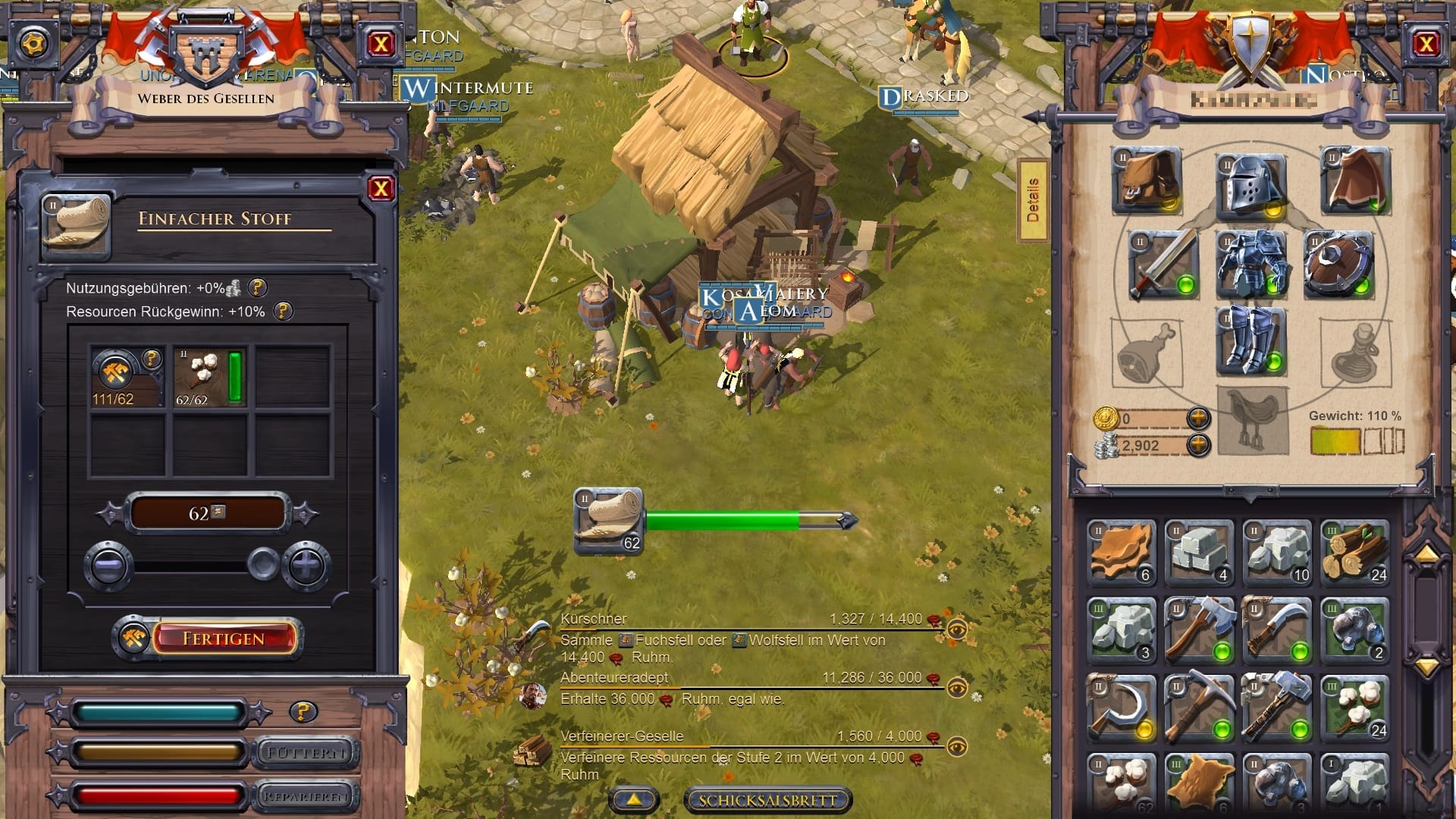Close the Weber des Gesellen building window

(x=381, y=45)
